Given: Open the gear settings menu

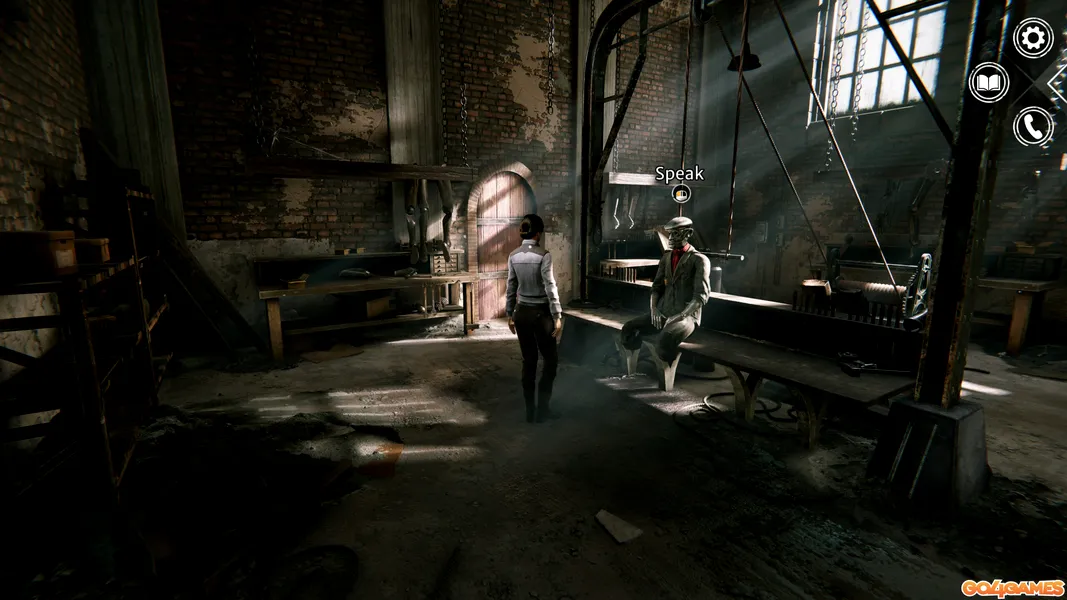Looking at the screenshot, I should point(1033,38).
